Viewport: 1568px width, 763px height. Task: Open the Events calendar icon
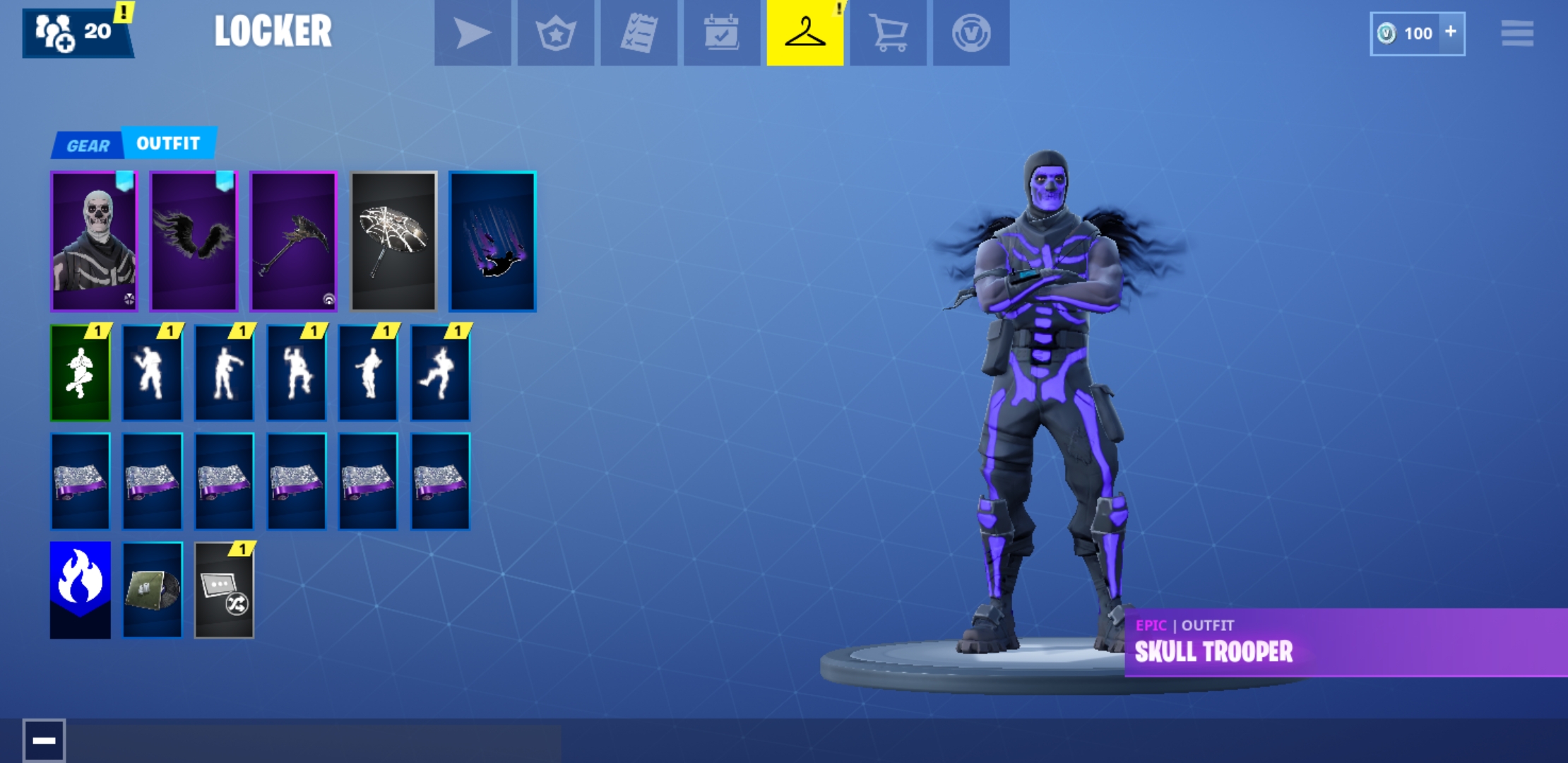[x=720, y=32]
